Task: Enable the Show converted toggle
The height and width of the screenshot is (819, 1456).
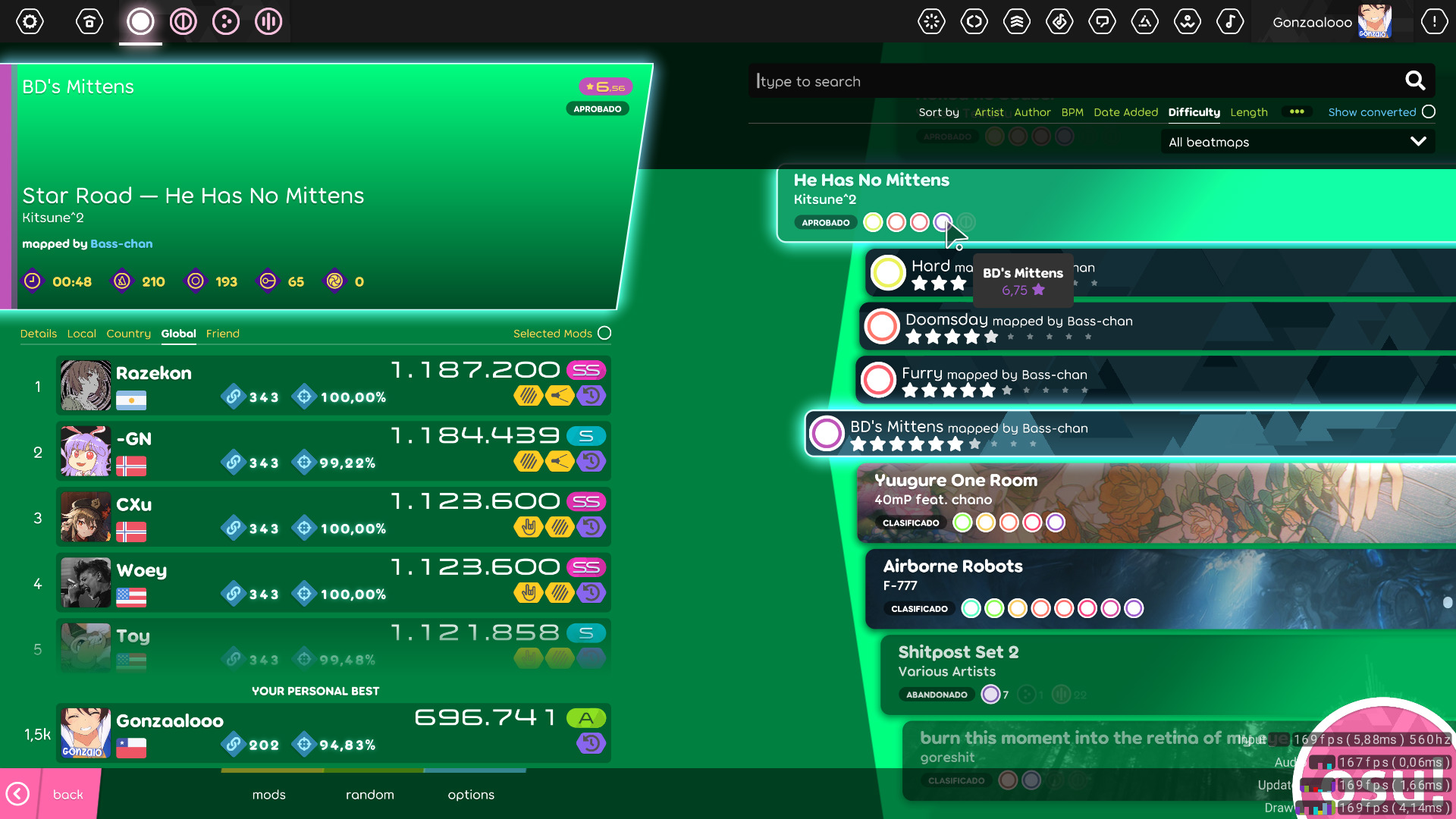Action: point(1429,111)
